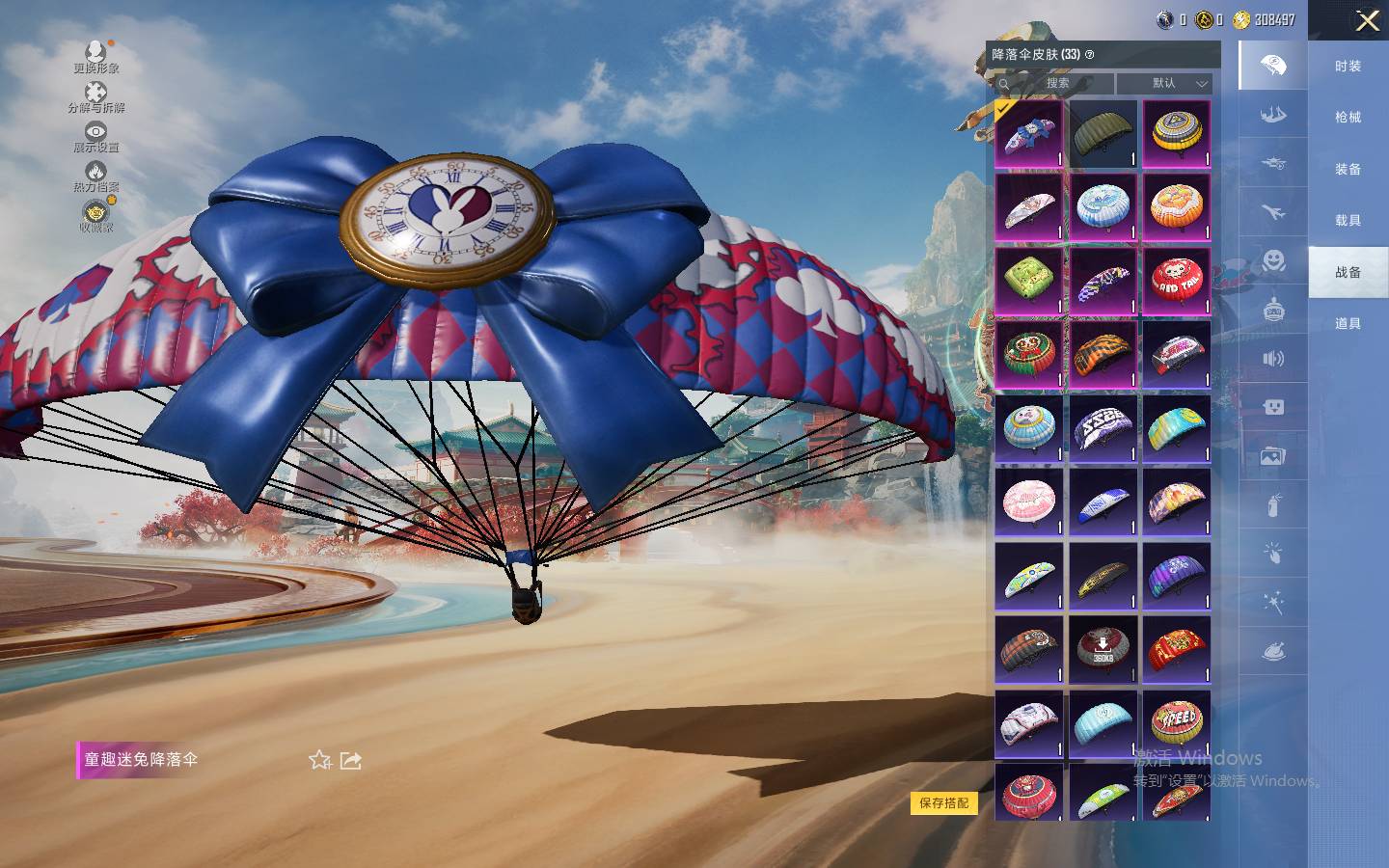Open 展示设置 display settings
1389x868 pixels.
(x=95, y=136)
